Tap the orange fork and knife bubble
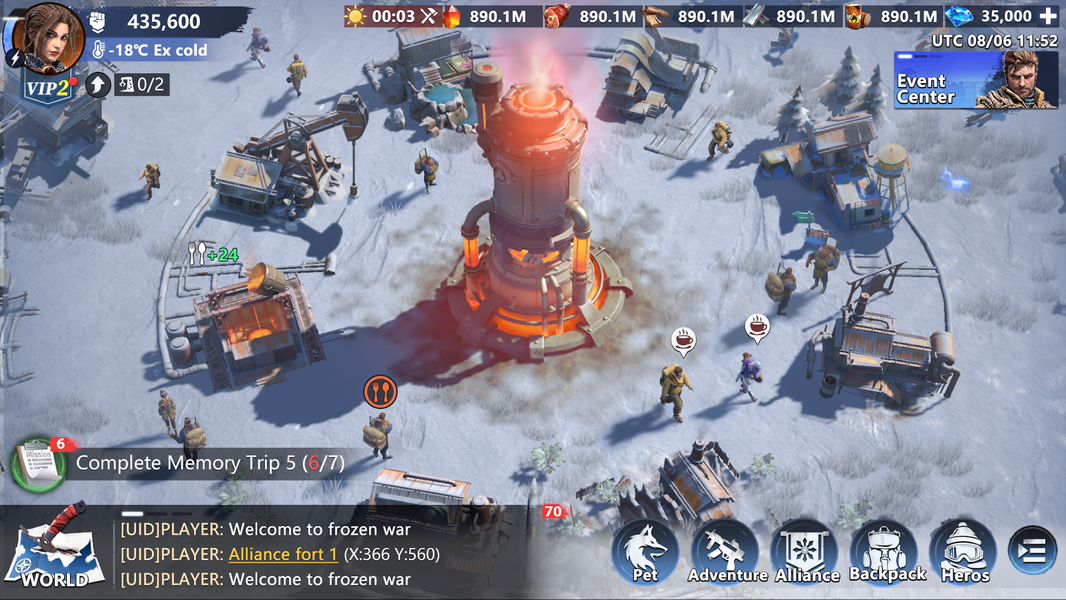The image size is (1066, 600). click(380, 391)
